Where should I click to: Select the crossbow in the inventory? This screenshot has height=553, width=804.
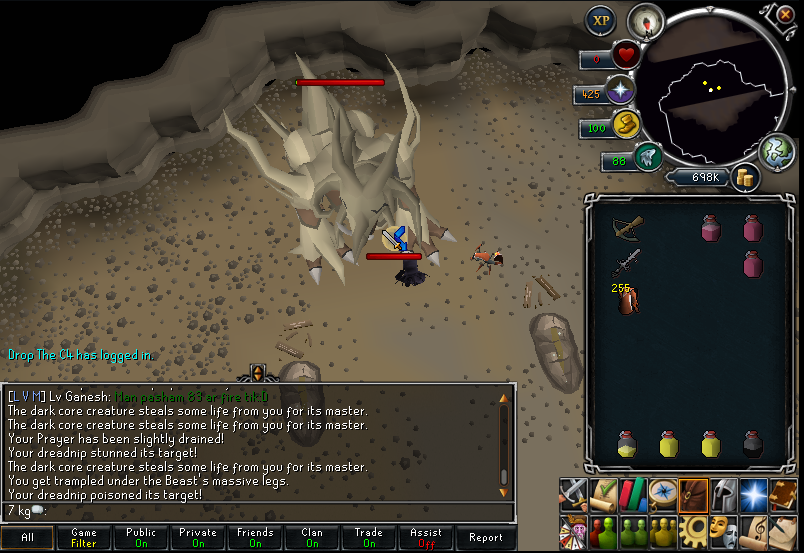(x=628, y=229)
